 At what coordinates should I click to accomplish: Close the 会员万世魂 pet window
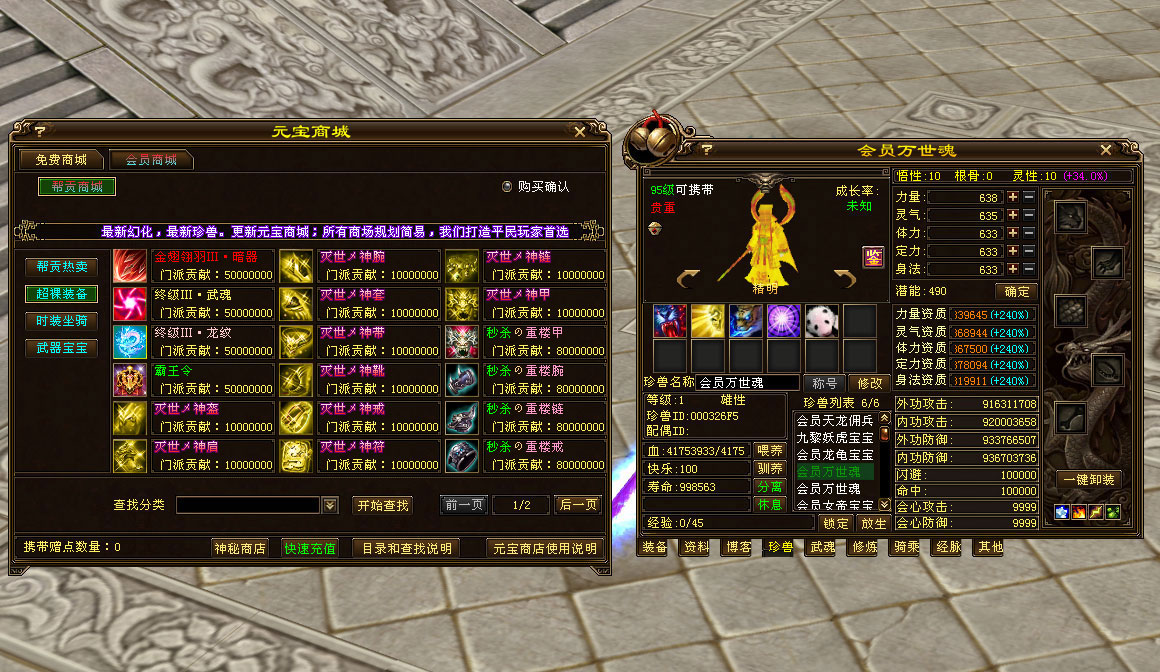point(1106,150)
